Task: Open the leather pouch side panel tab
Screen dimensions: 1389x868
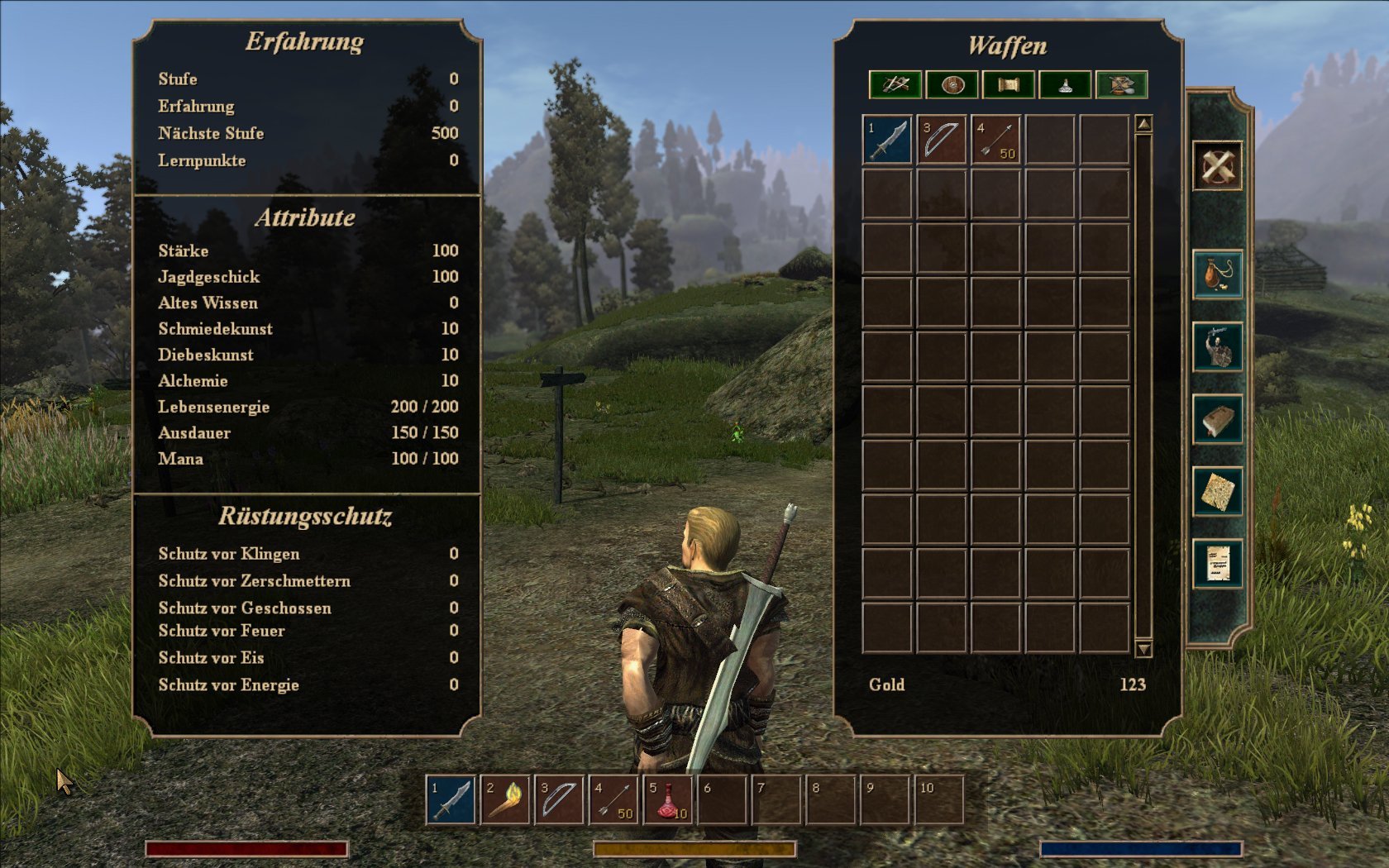Action: 1218,274
